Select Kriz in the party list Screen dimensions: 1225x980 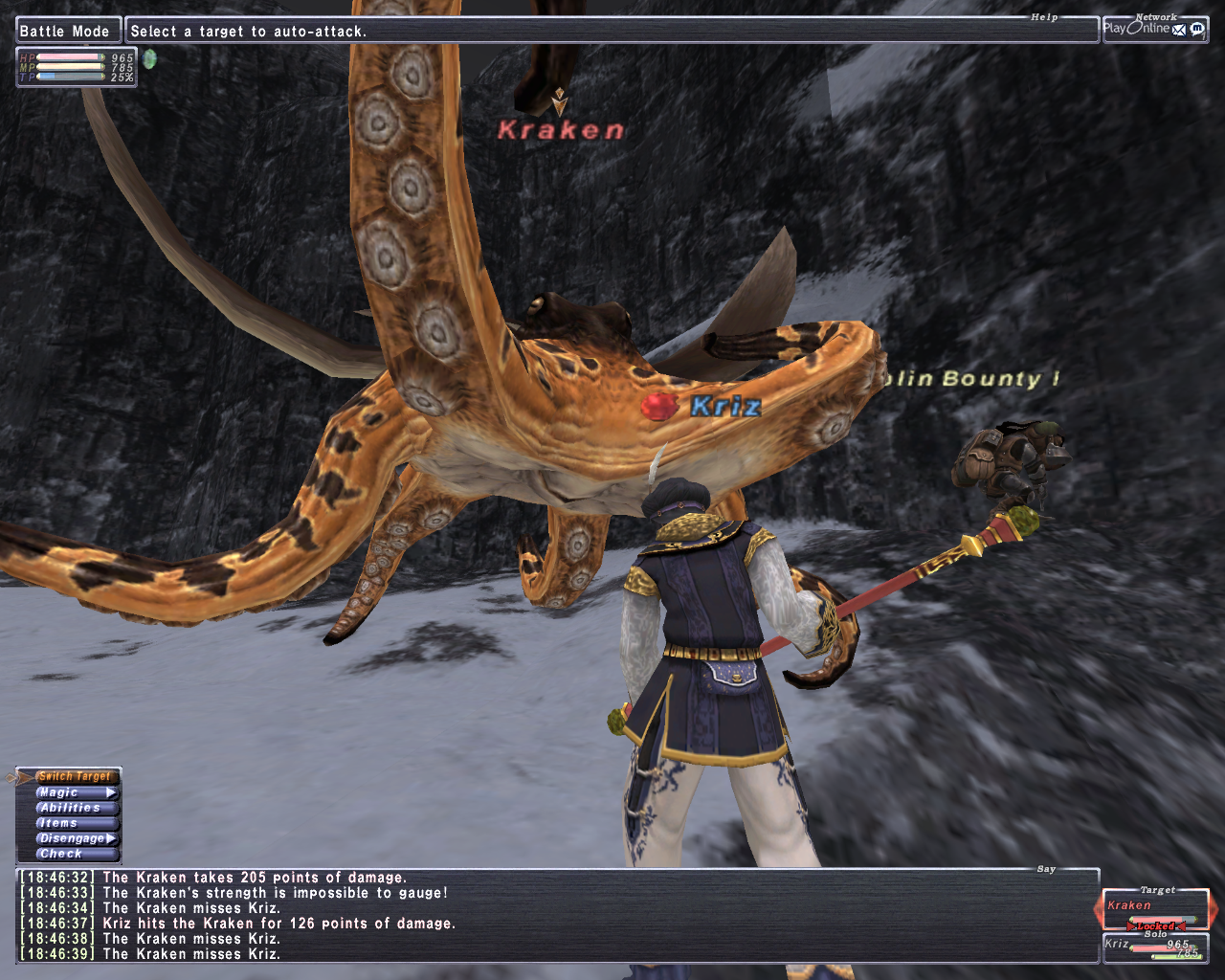(x=1155, y=947)
